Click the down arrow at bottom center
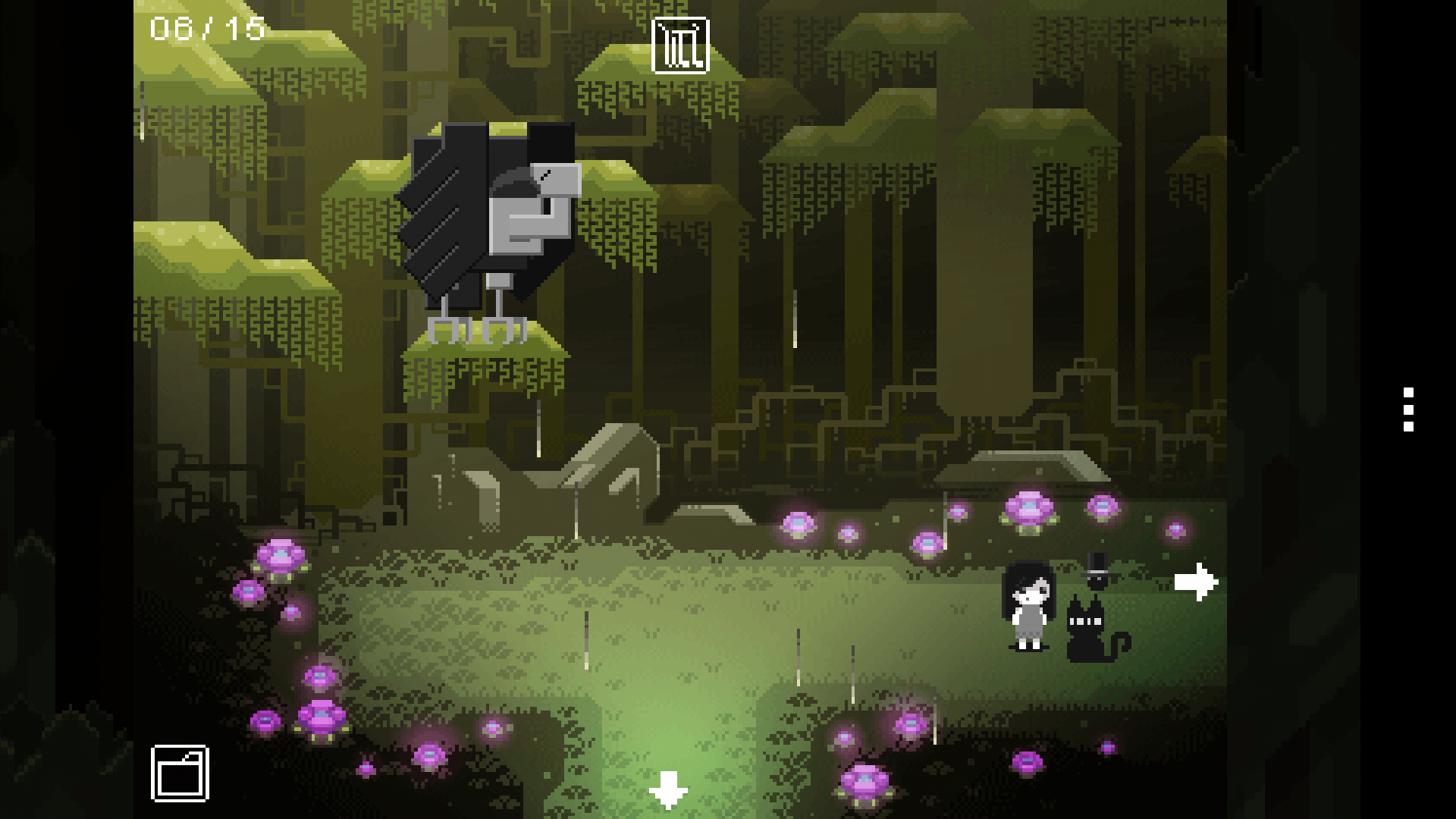The height and width of the screenshot is (819, 1456). click(x=667, y=791)
